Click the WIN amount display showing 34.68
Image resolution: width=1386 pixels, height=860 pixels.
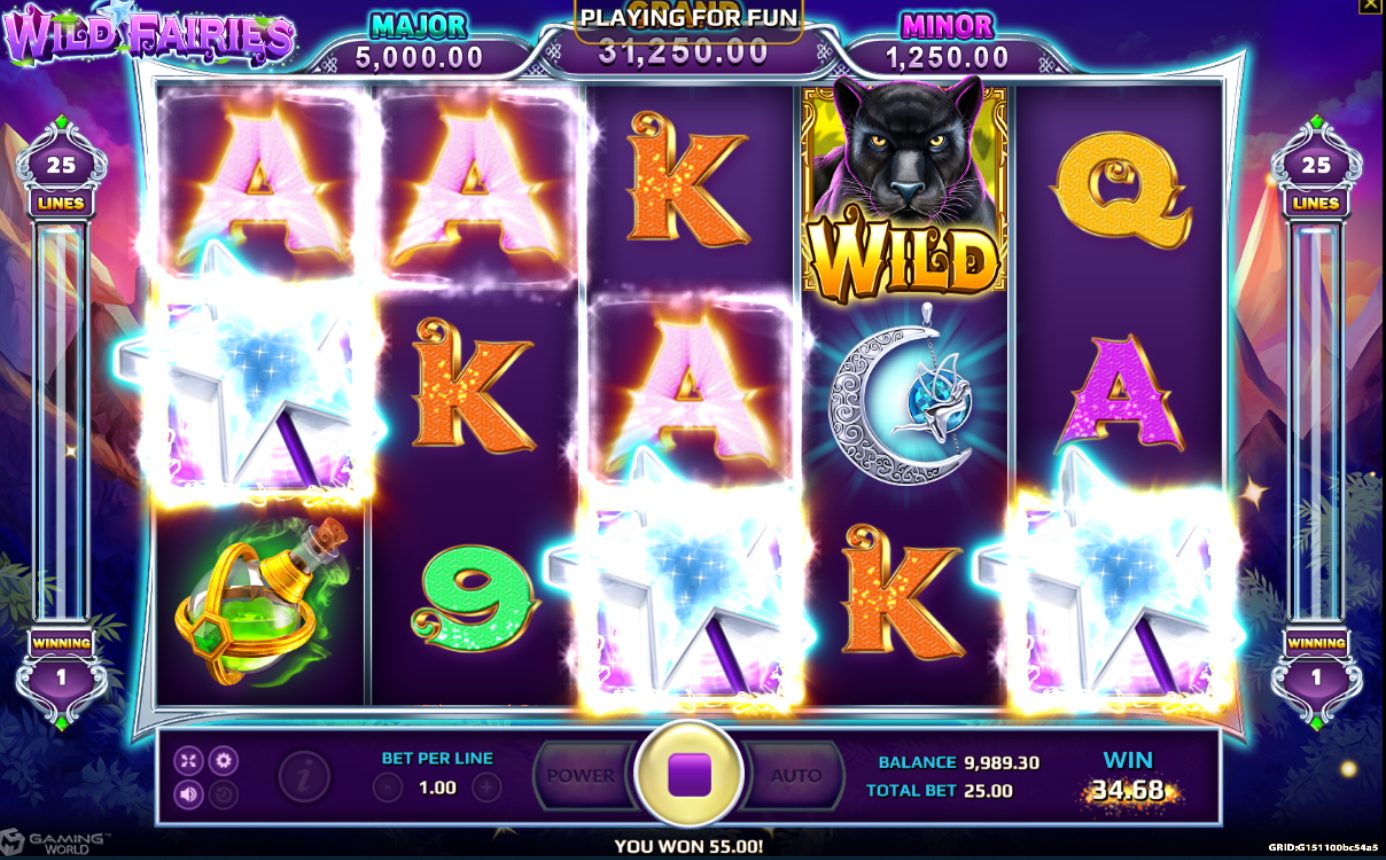coord(1126,787)
